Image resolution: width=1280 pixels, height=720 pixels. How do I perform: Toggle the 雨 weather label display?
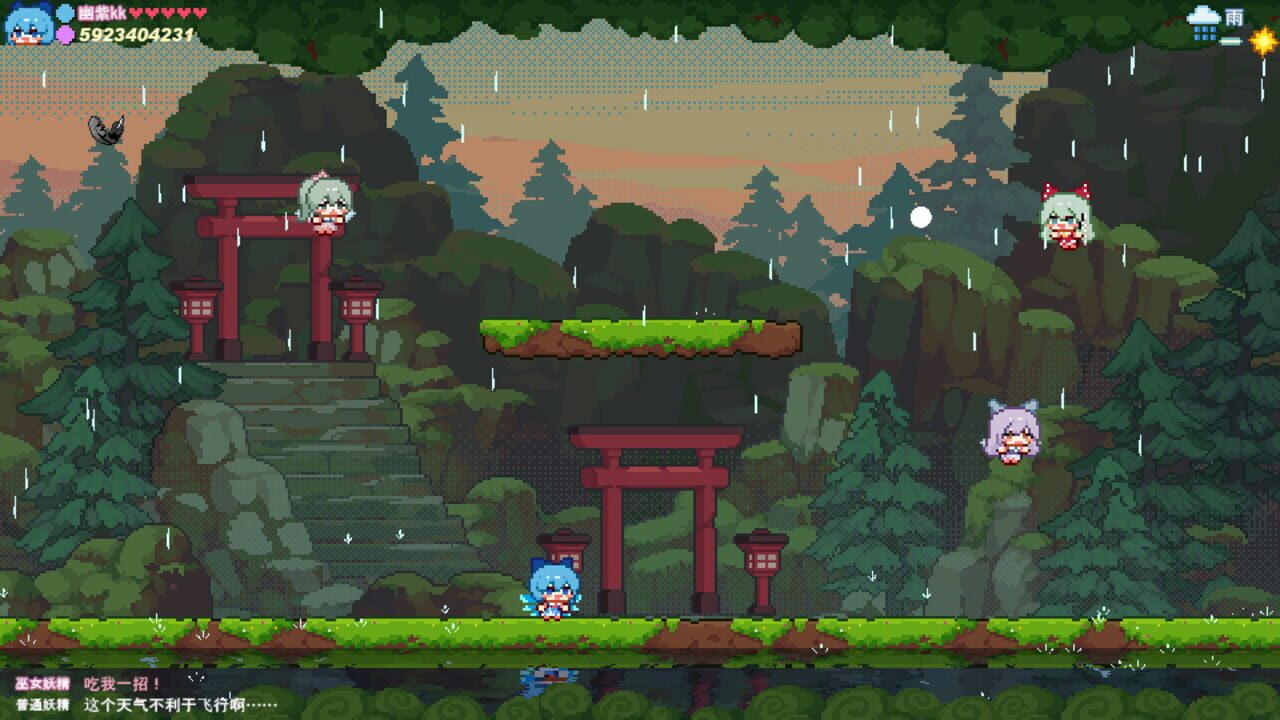tap(1234, 16)
